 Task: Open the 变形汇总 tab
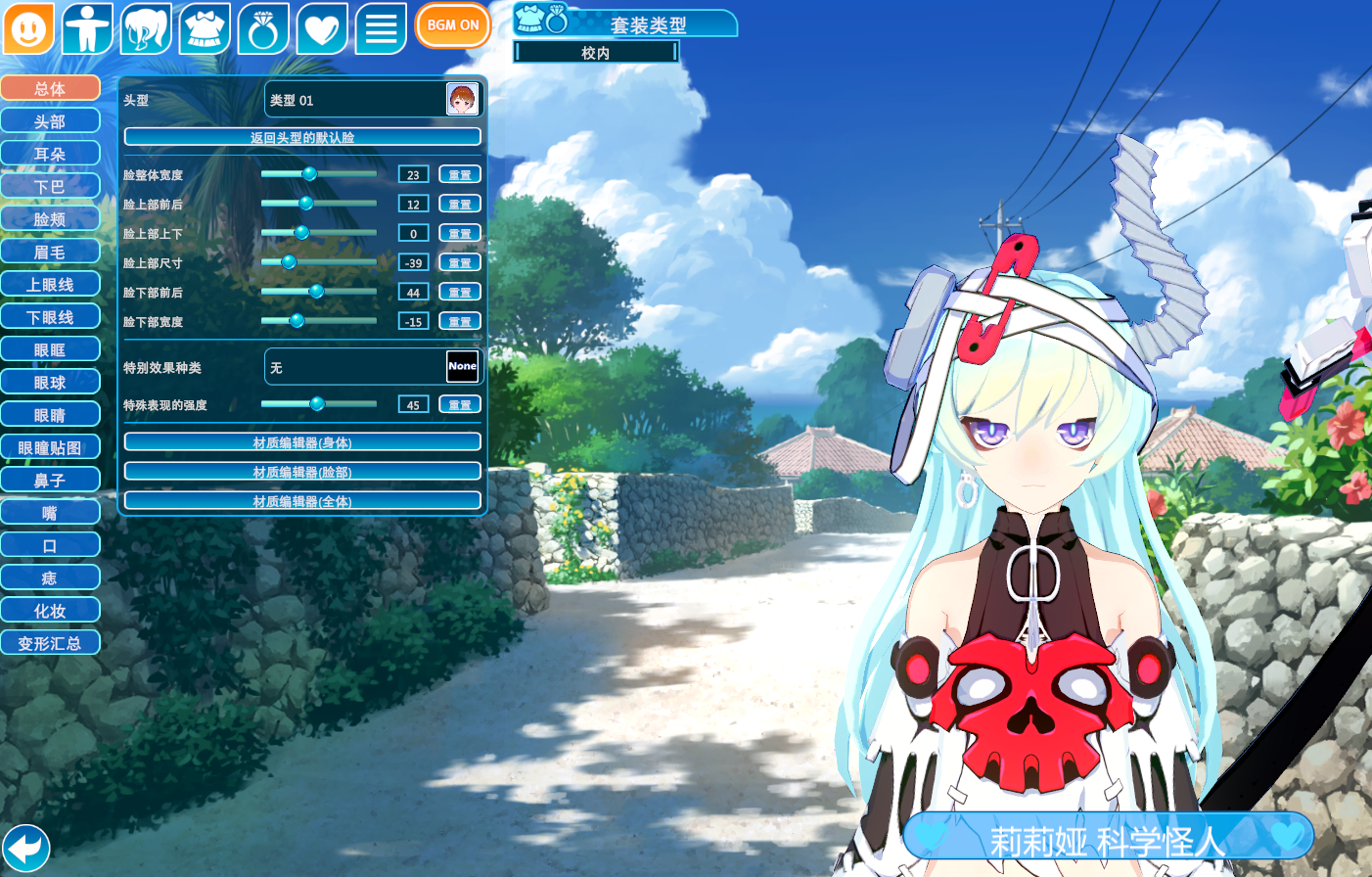pyautogui.click(x=50, y=643)
